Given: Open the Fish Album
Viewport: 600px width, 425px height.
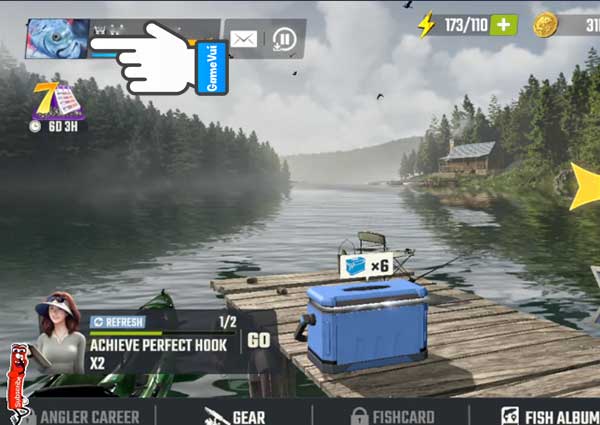Looking at the screenshot, I should 550,415.
